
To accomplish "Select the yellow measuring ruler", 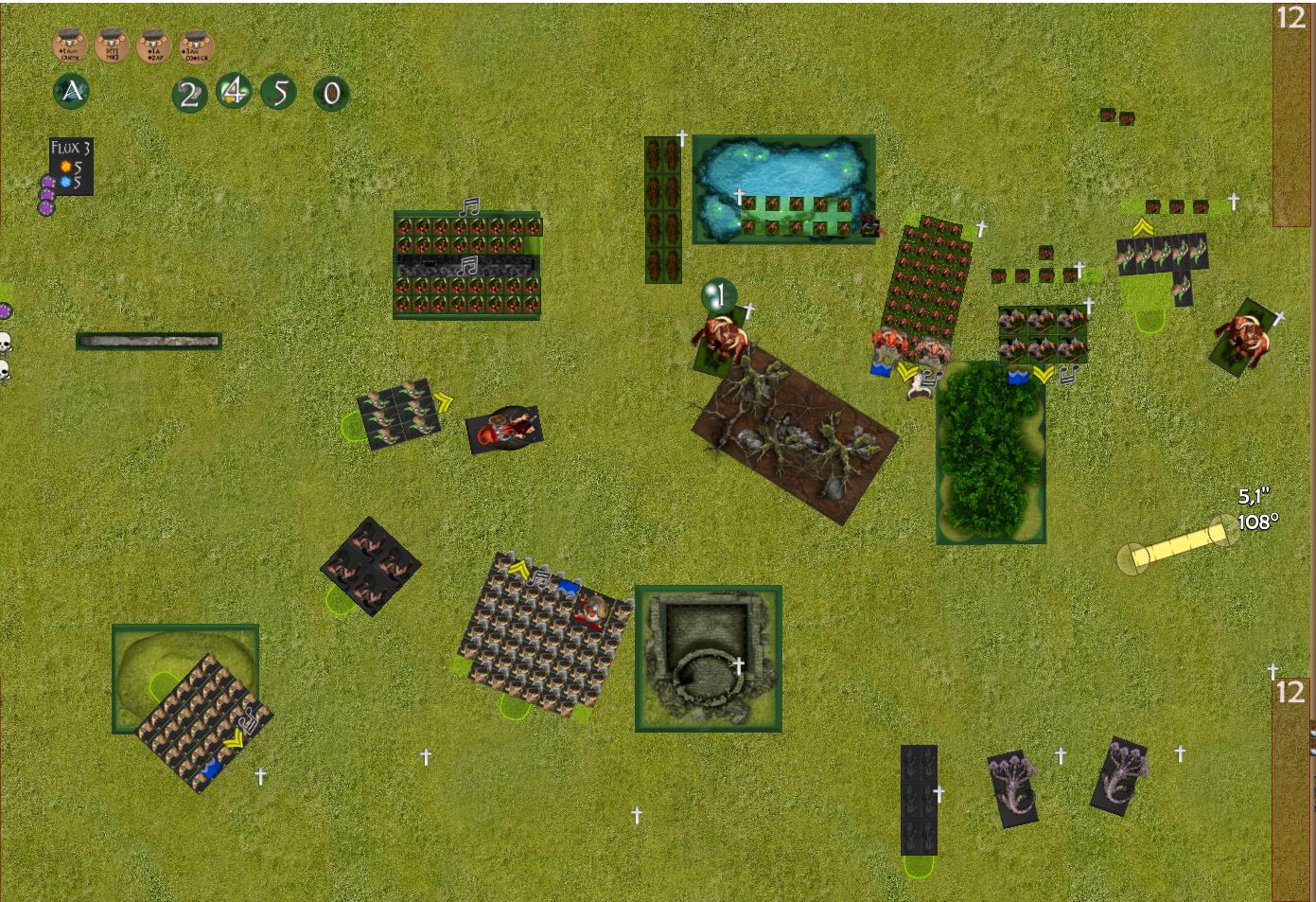I will pyautogui.click(x=1179, y=546).
